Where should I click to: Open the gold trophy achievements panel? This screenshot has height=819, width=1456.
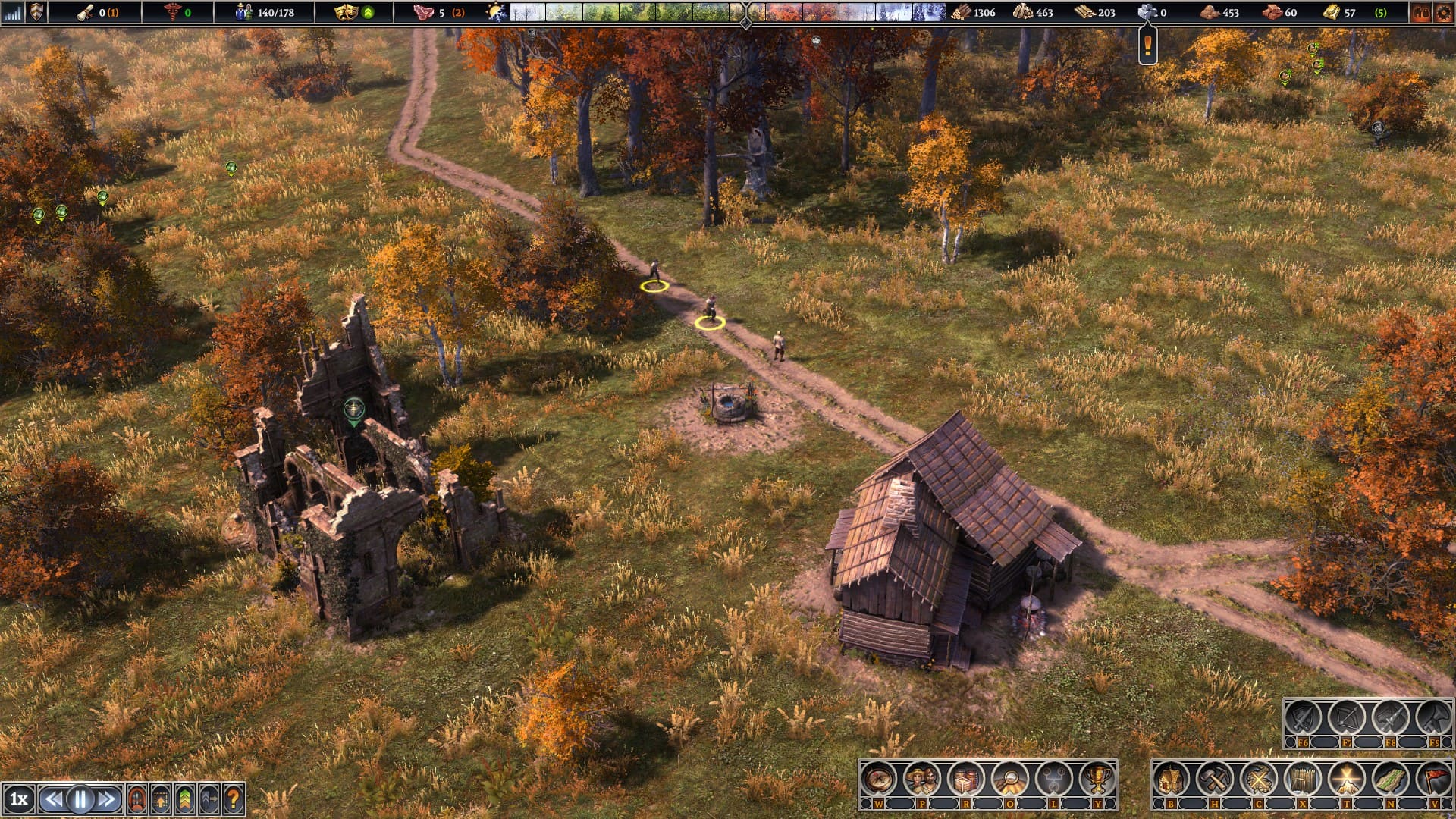[1097, 778]
